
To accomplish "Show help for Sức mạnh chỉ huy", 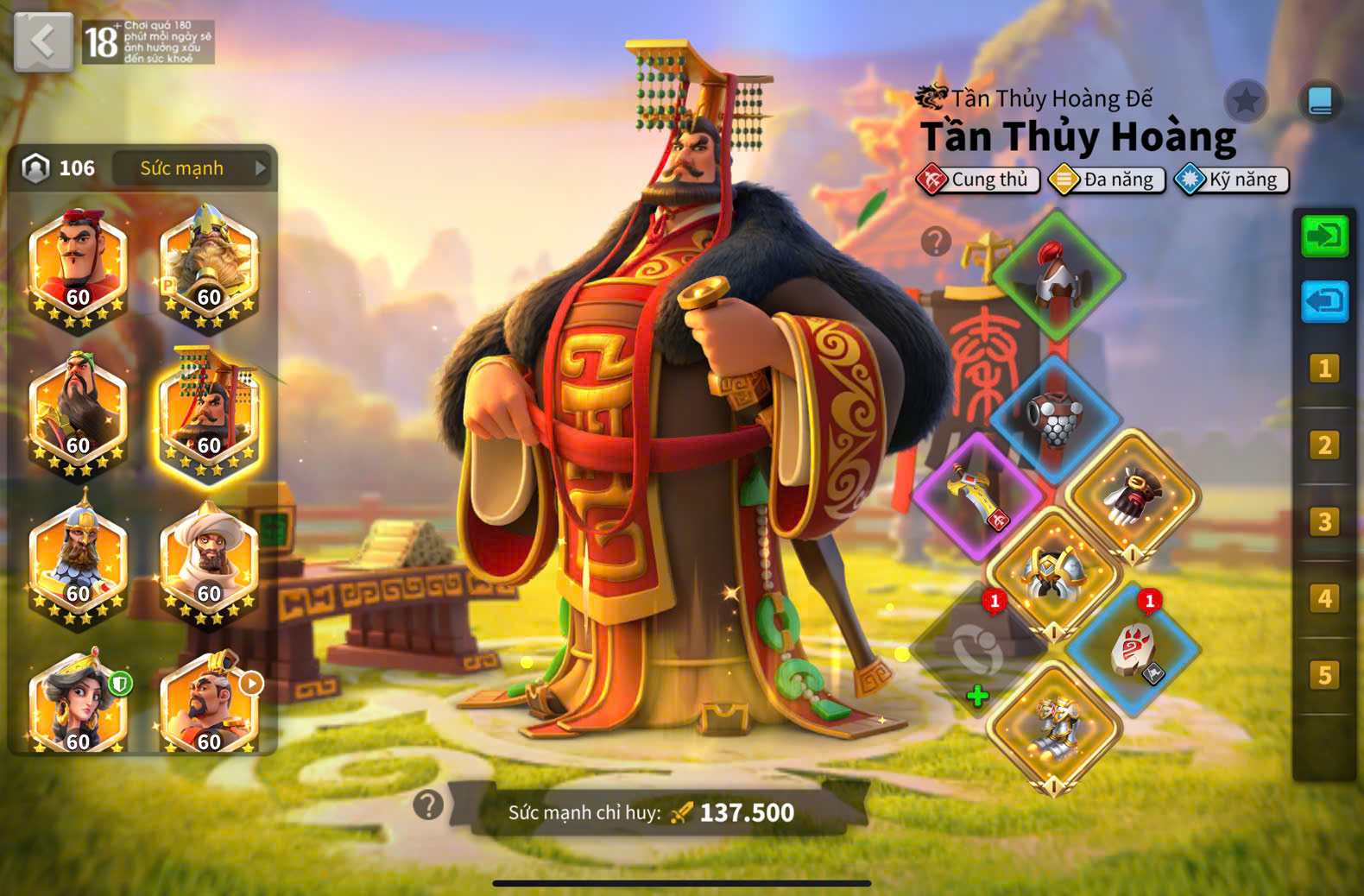I will coord(428,805).
